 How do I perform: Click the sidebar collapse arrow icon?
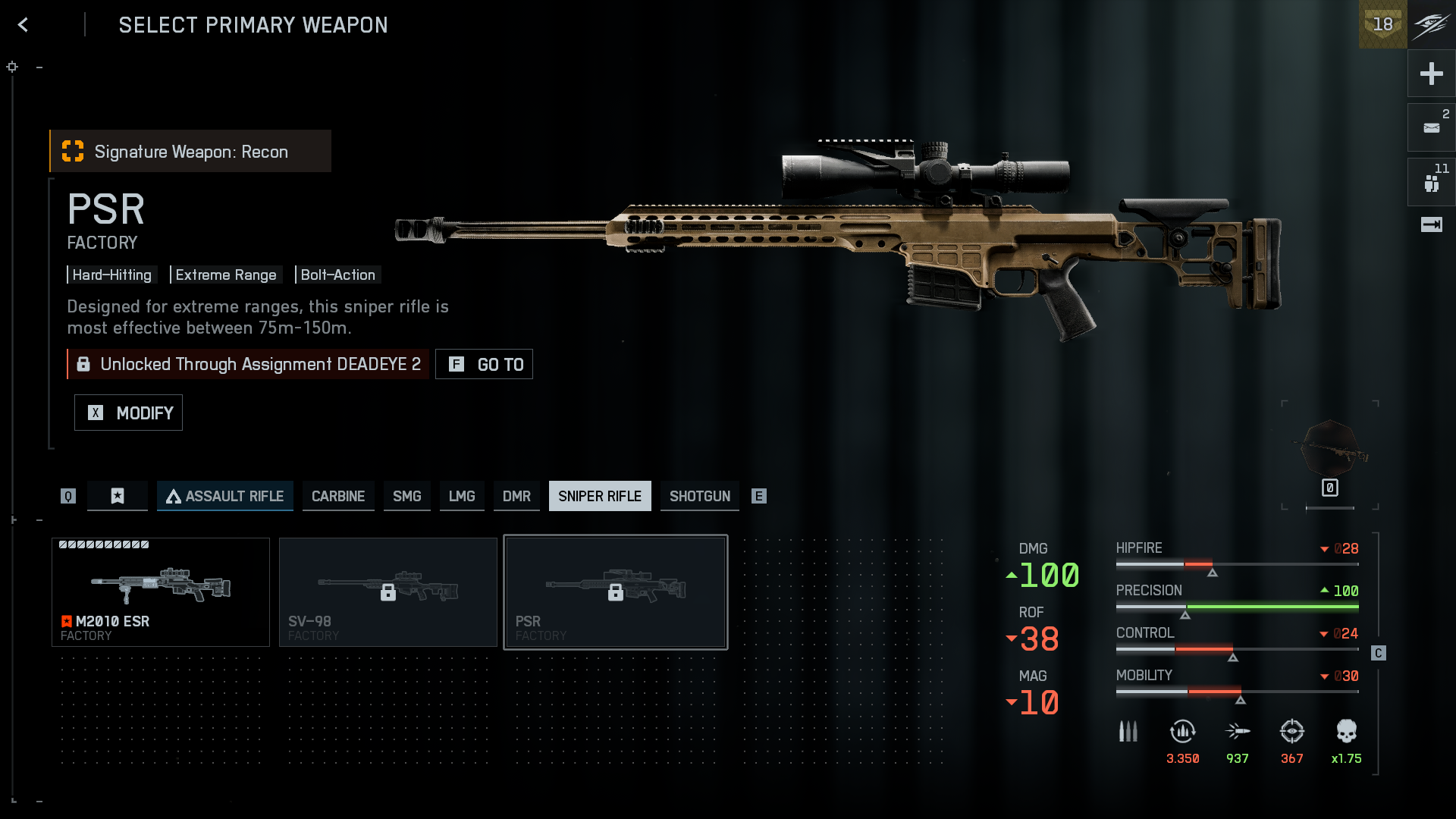(1431, 224)
